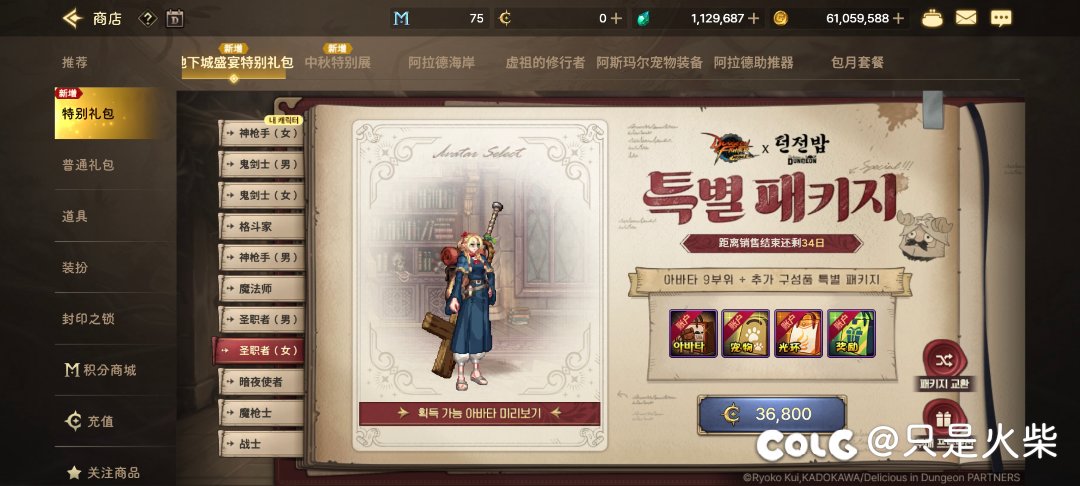Image resolution: width=1080 pixels, height=486 pixels.
Task: Open the 普通礼包 category
Action: click(x=88, y=165)
